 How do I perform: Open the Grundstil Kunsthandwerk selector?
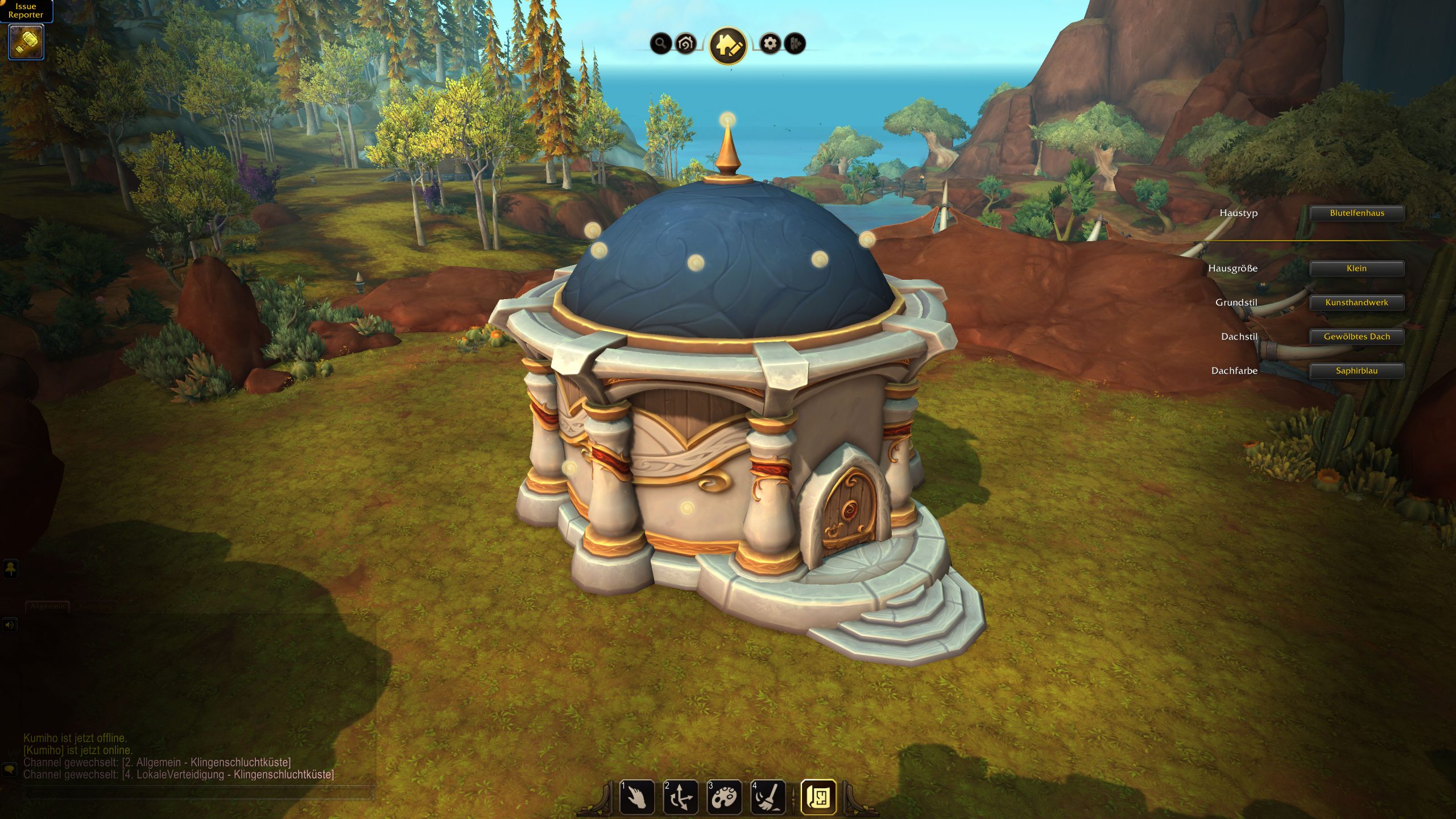(x=1356, y=303)
